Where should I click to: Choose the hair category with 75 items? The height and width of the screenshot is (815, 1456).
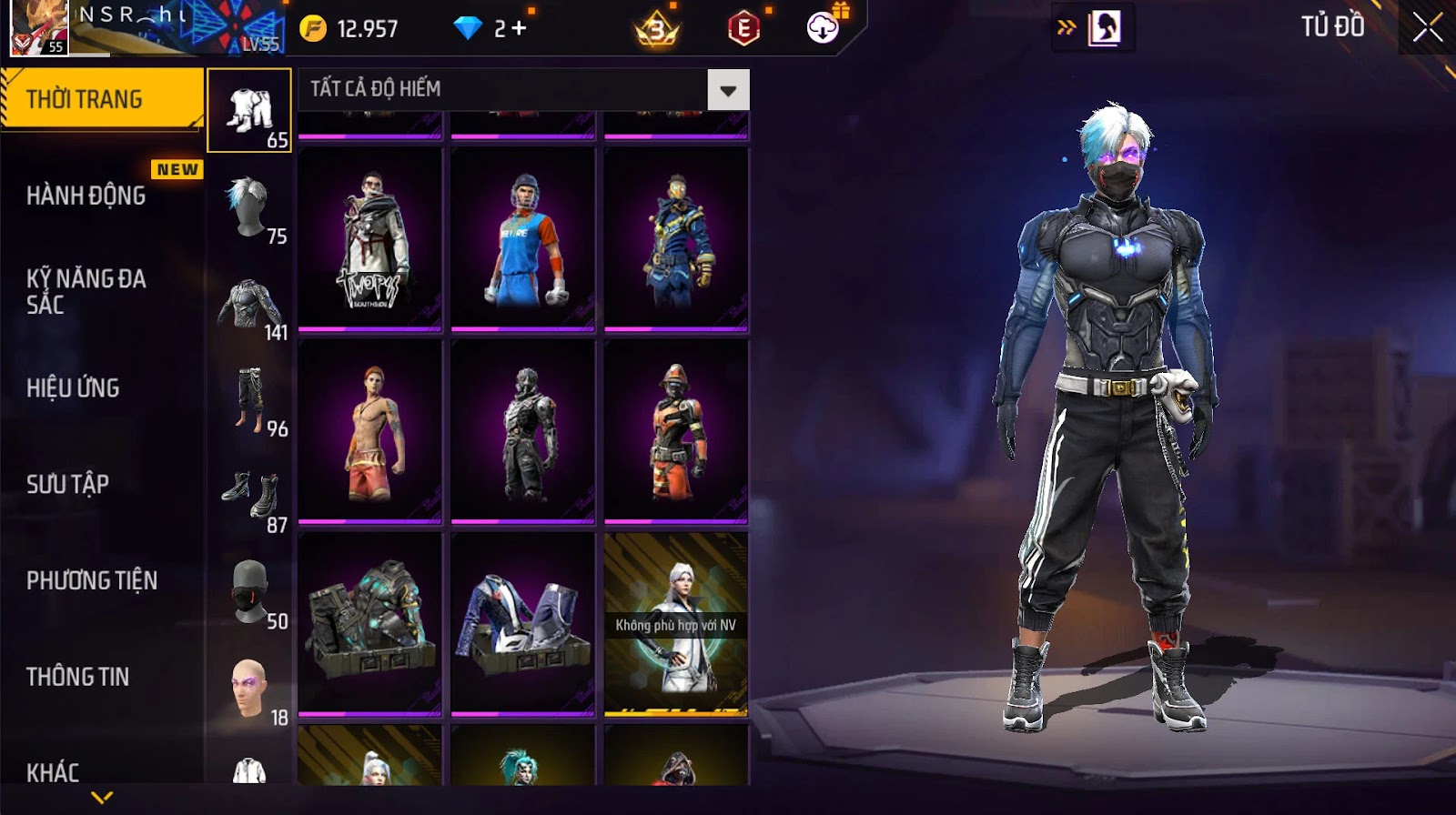pos(249,209)
